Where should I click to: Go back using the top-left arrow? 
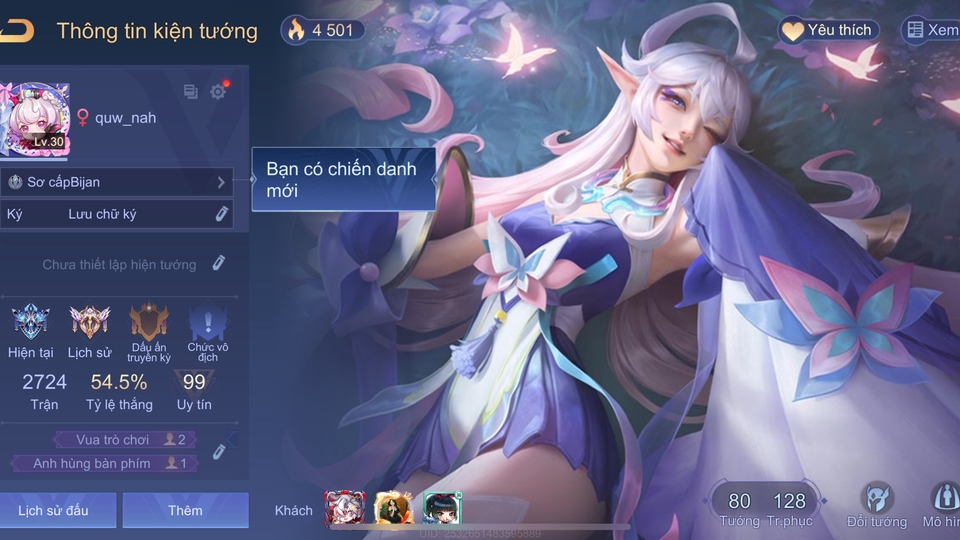17,30
